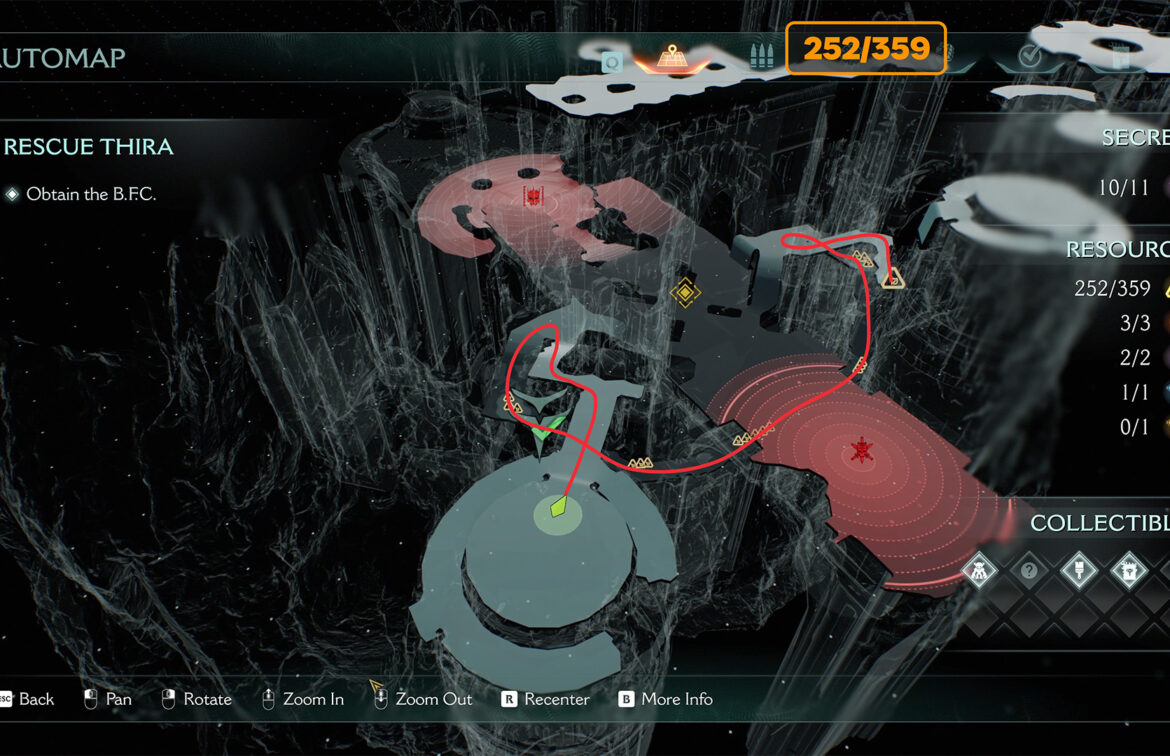Choose the demon toy collectible icon
The image size is (1170, 756).
point(979,571)
